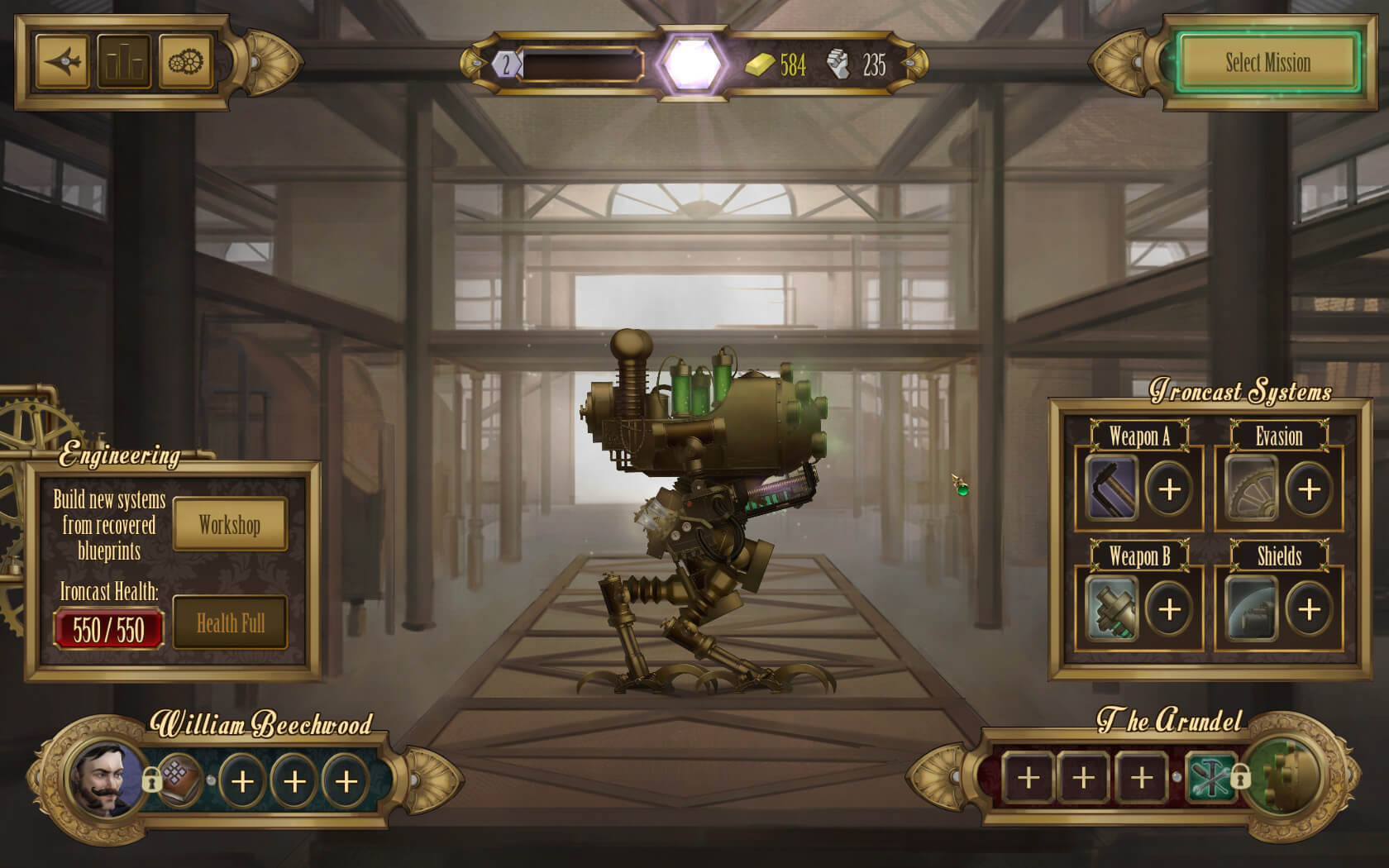The width and height of the screenshot is (1389, 868).
Task: Show the bar chart statistics
Action: (124, 62)
